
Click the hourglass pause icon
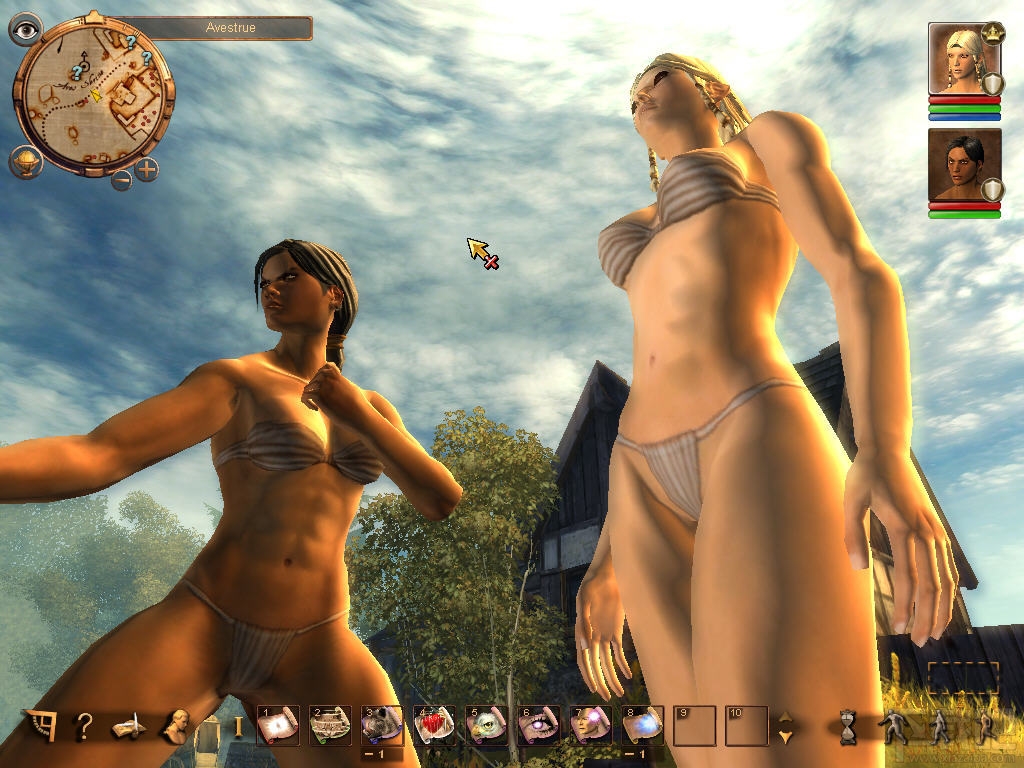tap(848, 727)
